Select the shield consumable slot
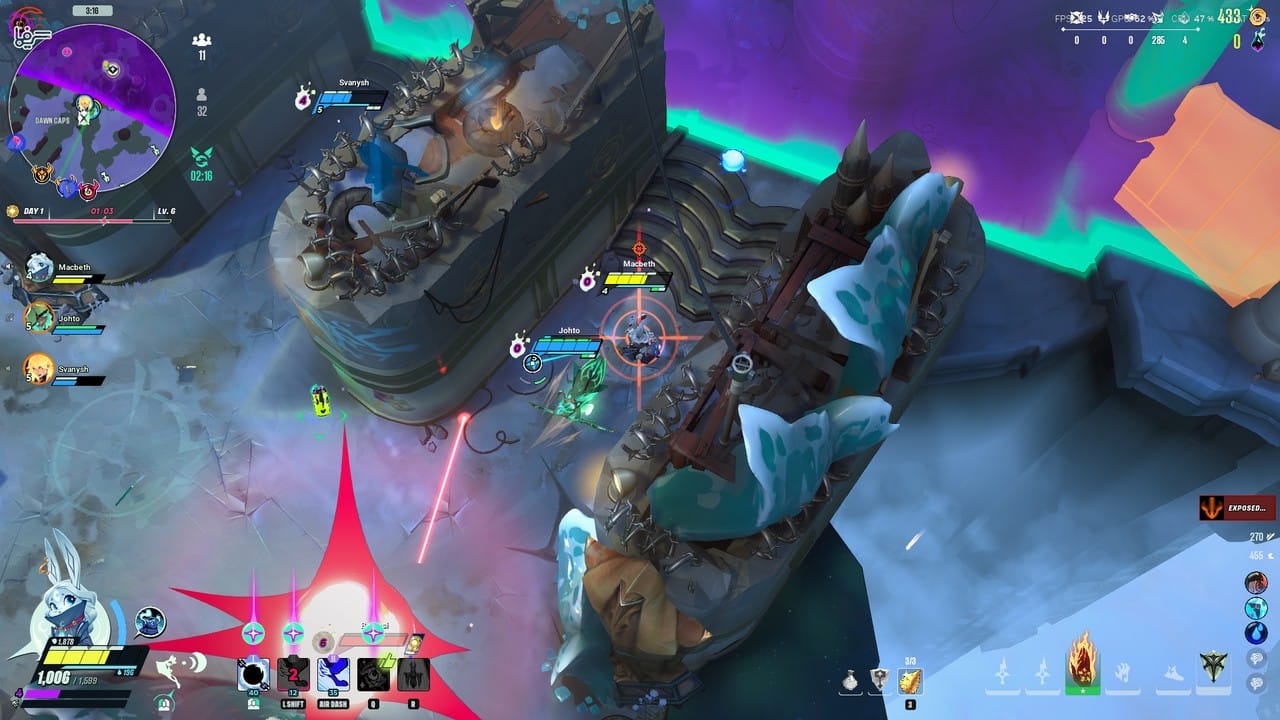Viewport: 1280px width, 720px height. tap(880, 681)
